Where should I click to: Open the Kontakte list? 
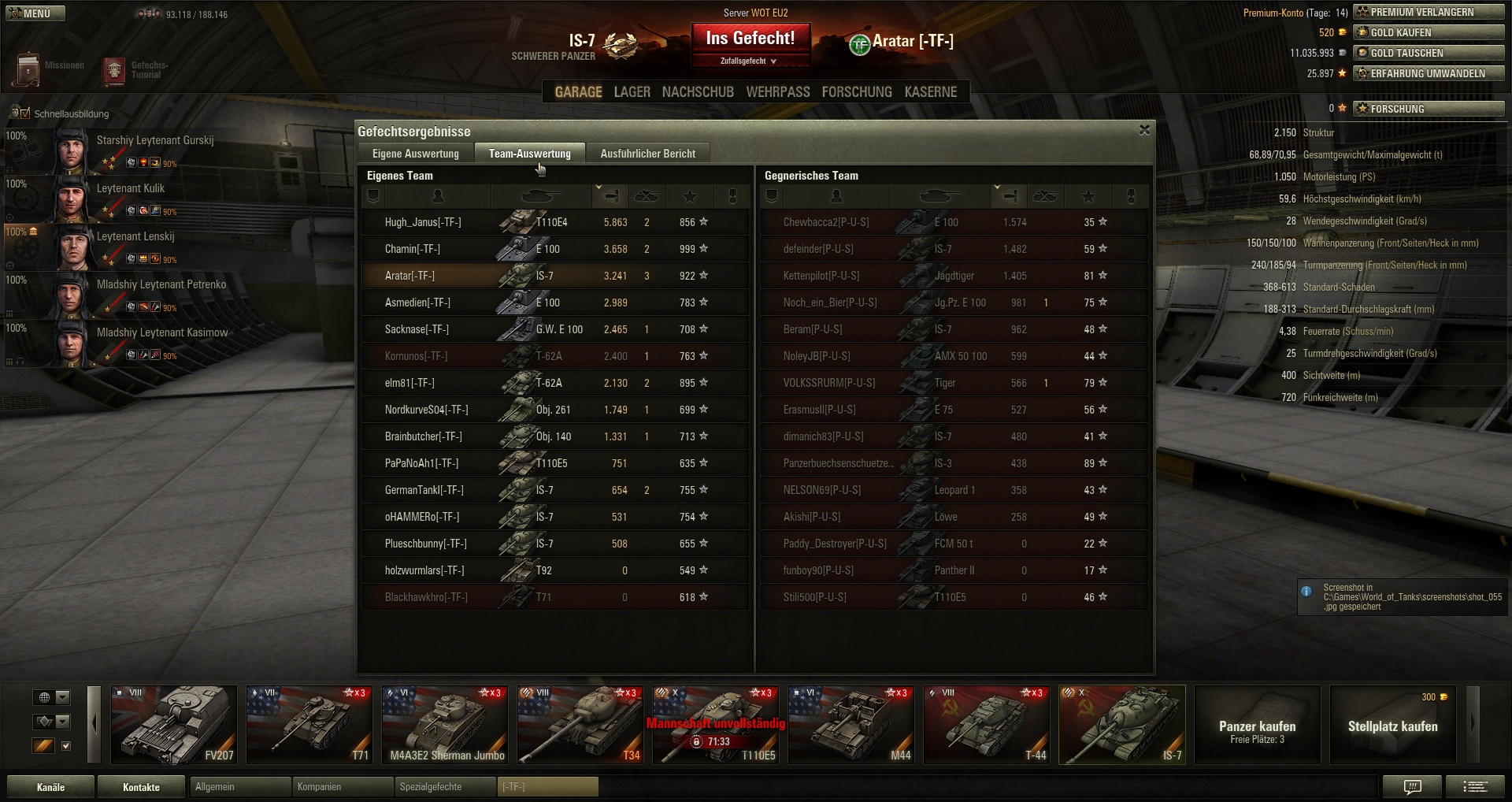(141, 787)
